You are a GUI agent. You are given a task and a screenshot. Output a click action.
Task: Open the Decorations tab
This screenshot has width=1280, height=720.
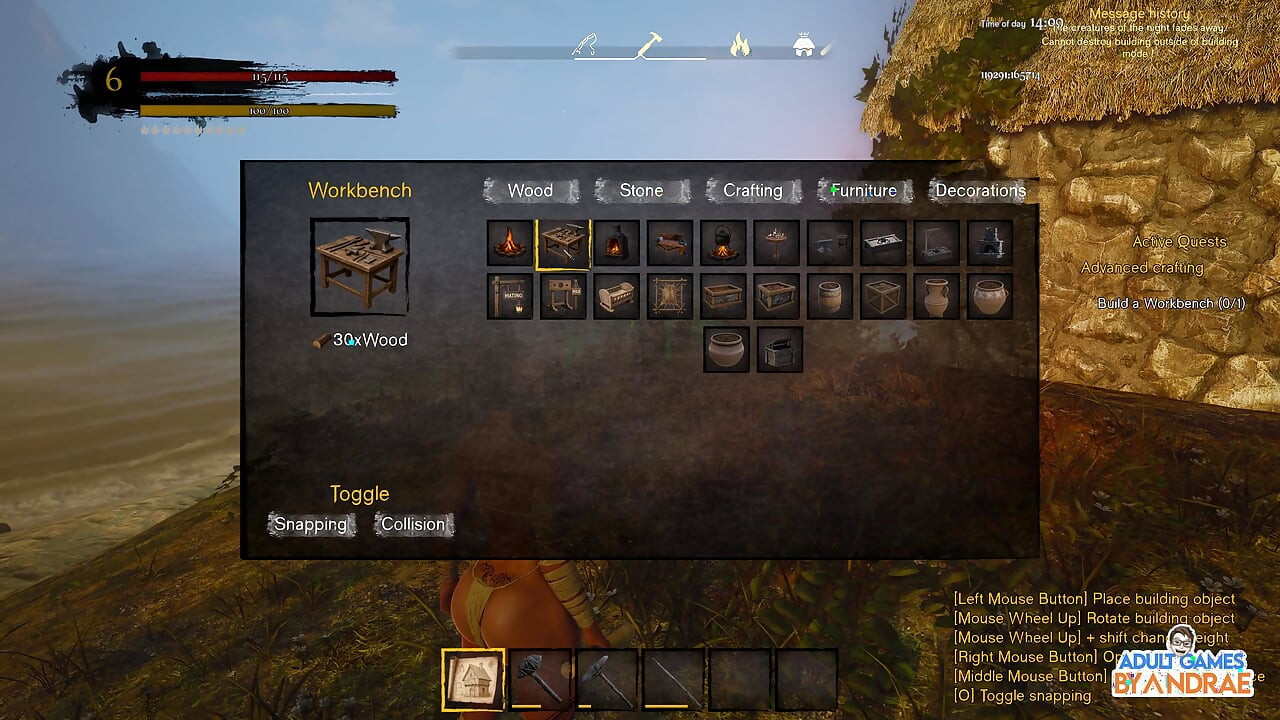coord(979,191)
